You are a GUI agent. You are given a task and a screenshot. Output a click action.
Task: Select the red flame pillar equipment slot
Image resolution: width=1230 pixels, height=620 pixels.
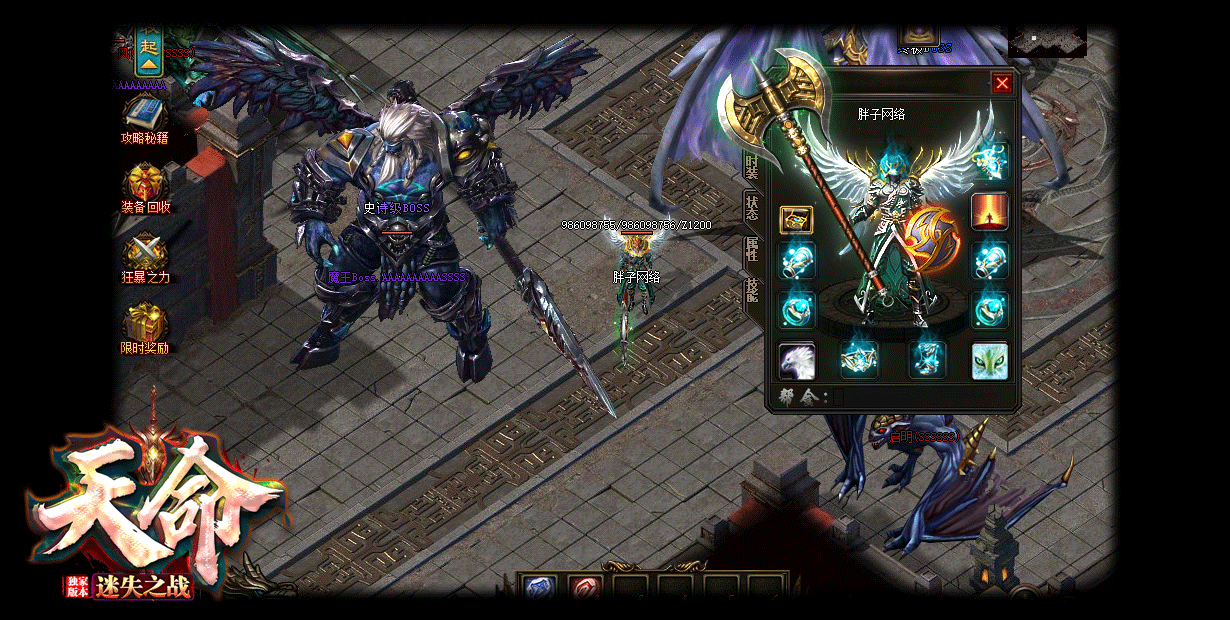pyautogui.click(x=990, y=212)
